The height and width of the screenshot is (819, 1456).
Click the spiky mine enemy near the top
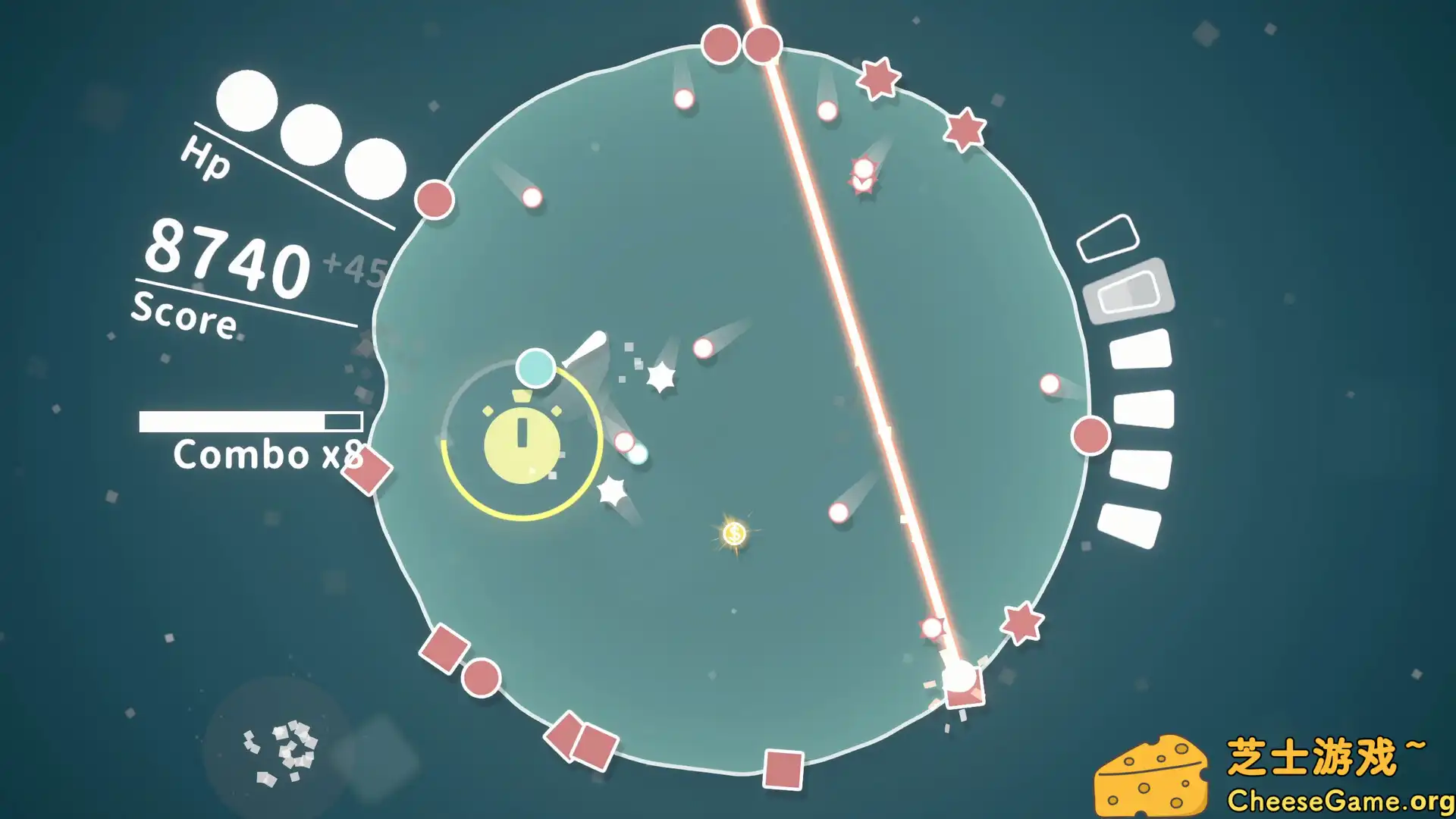tap(862, 173)
